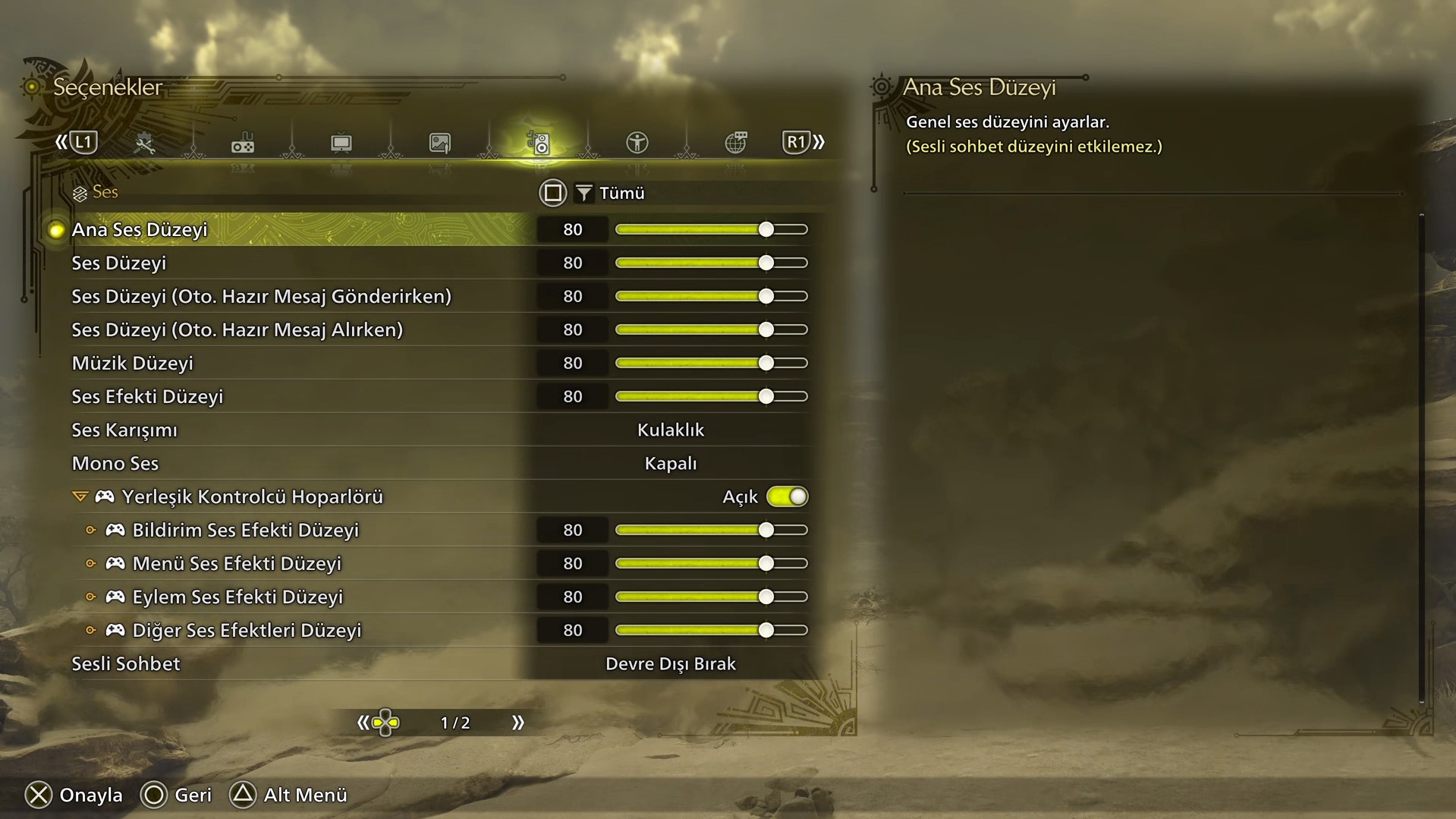Set the Menü Ses Efekti Düzeyi slider

(766, 563)
